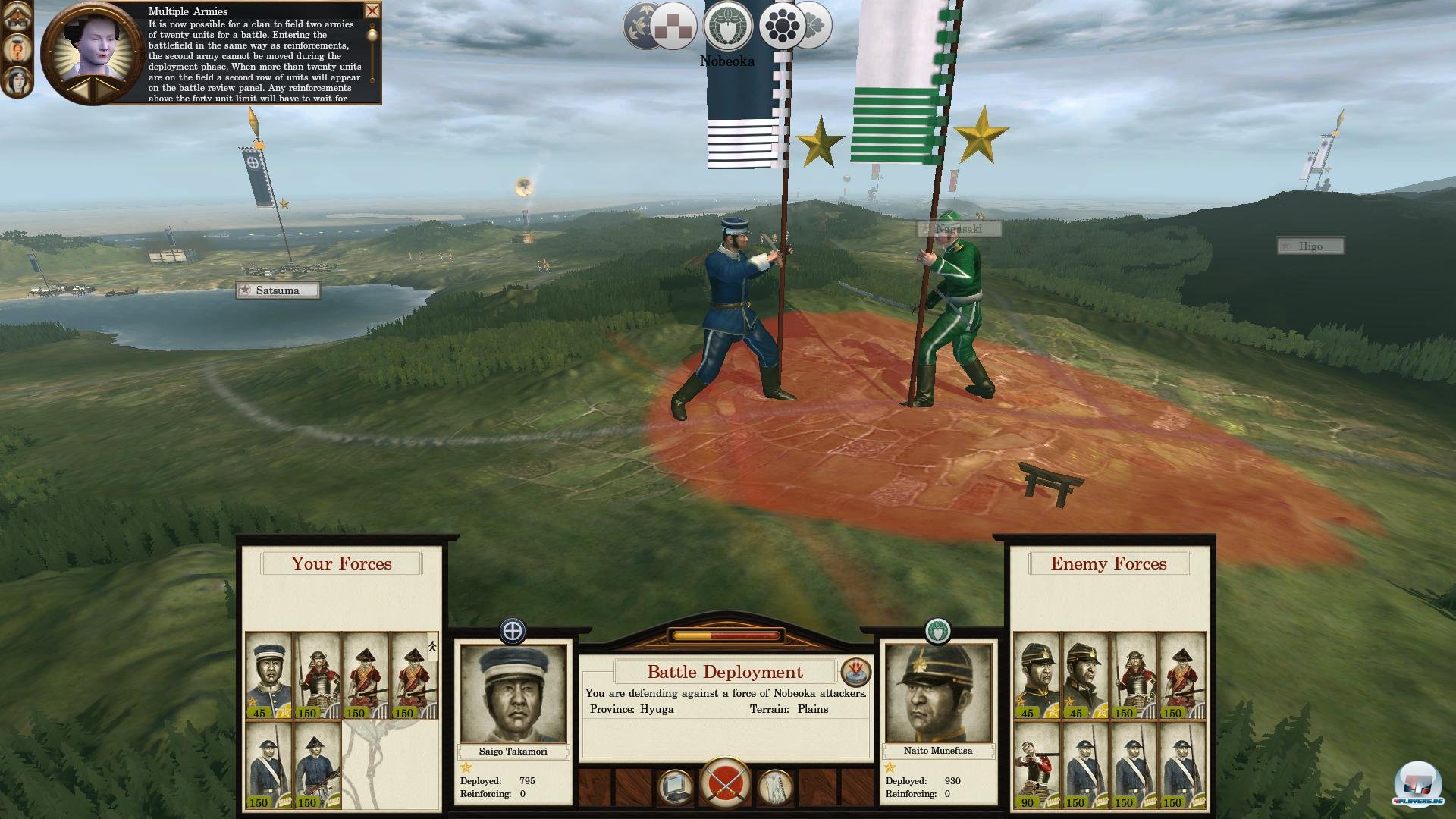Click the Satsuma province label

(x=278, y=290)
